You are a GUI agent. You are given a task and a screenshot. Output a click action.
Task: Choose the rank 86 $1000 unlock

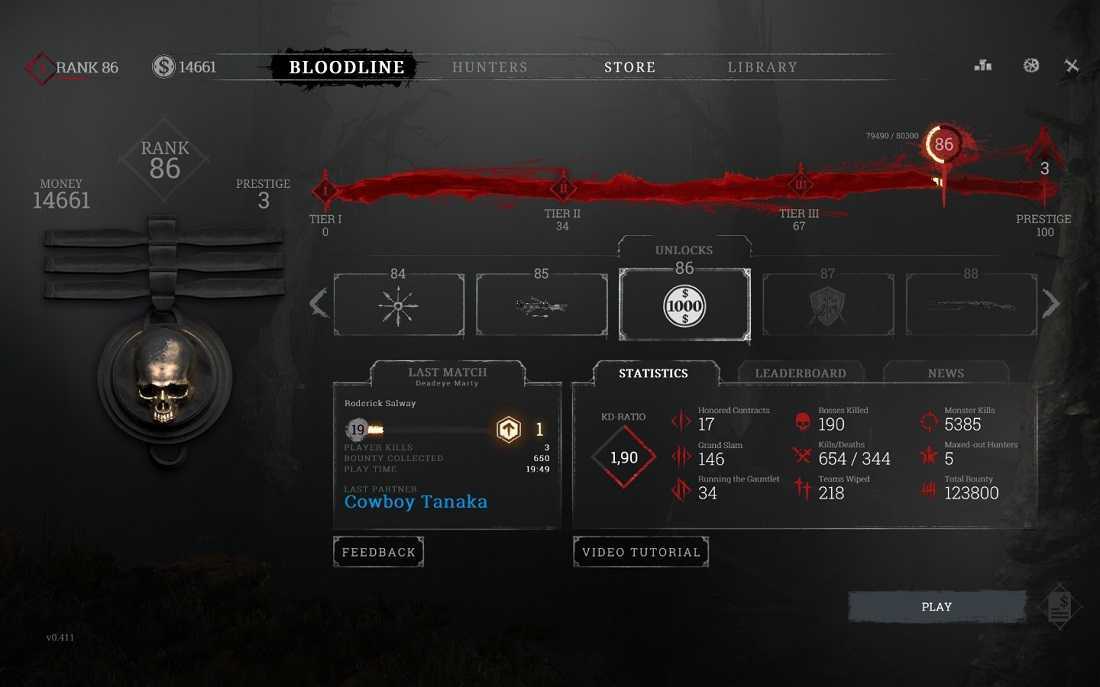pyautogui.click(x=685, y=305)
